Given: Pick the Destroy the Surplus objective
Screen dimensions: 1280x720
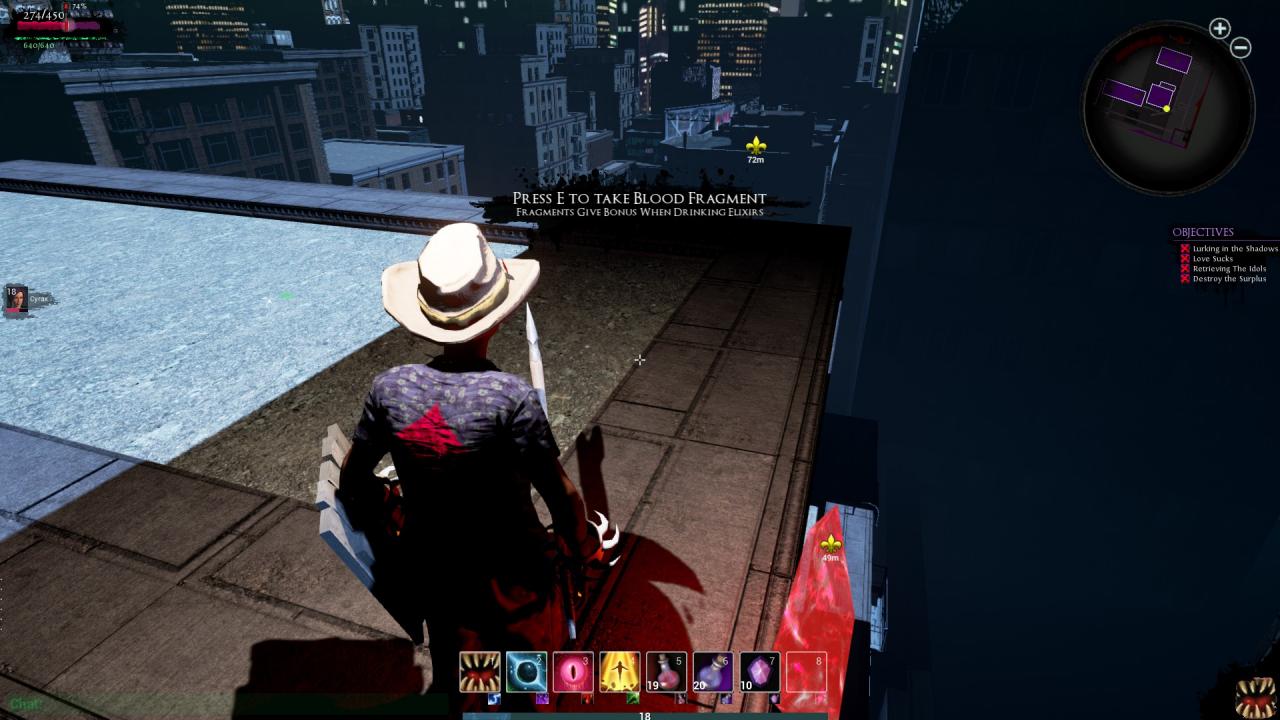Looking at the screenshot, I should pos(1229,279).
